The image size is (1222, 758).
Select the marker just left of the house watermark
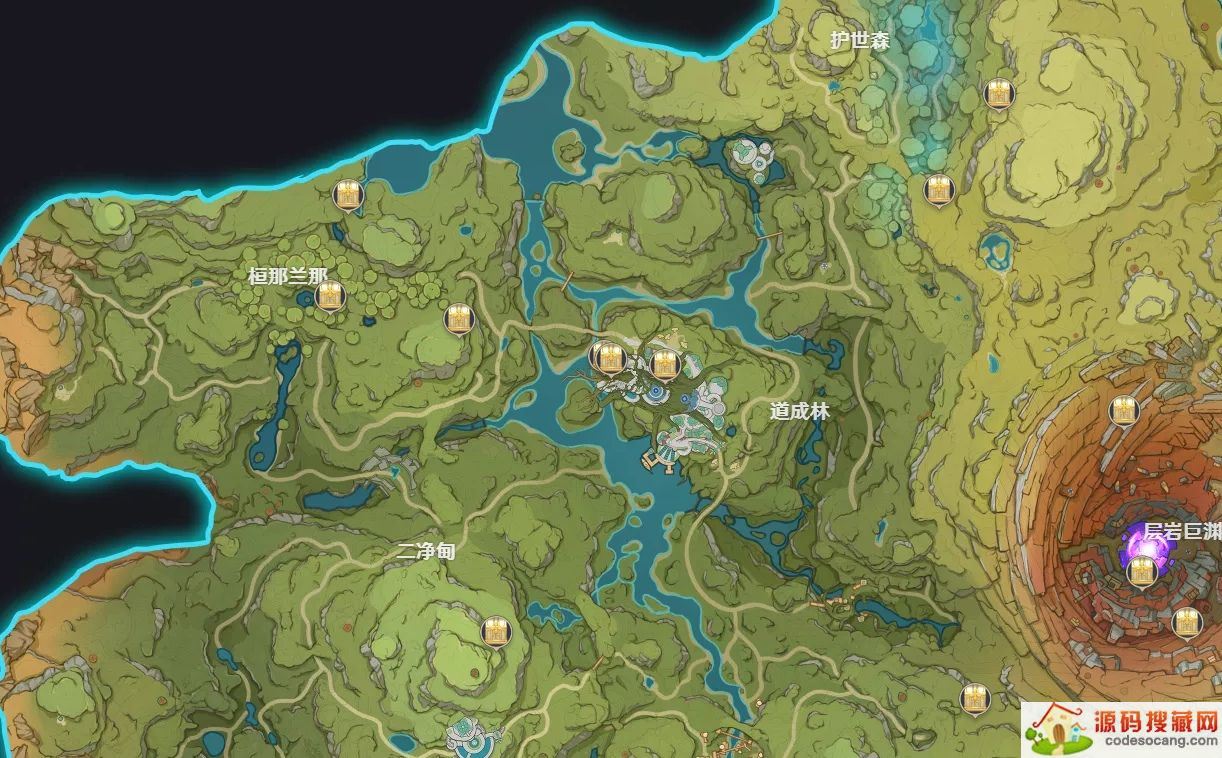click(973, 698)
